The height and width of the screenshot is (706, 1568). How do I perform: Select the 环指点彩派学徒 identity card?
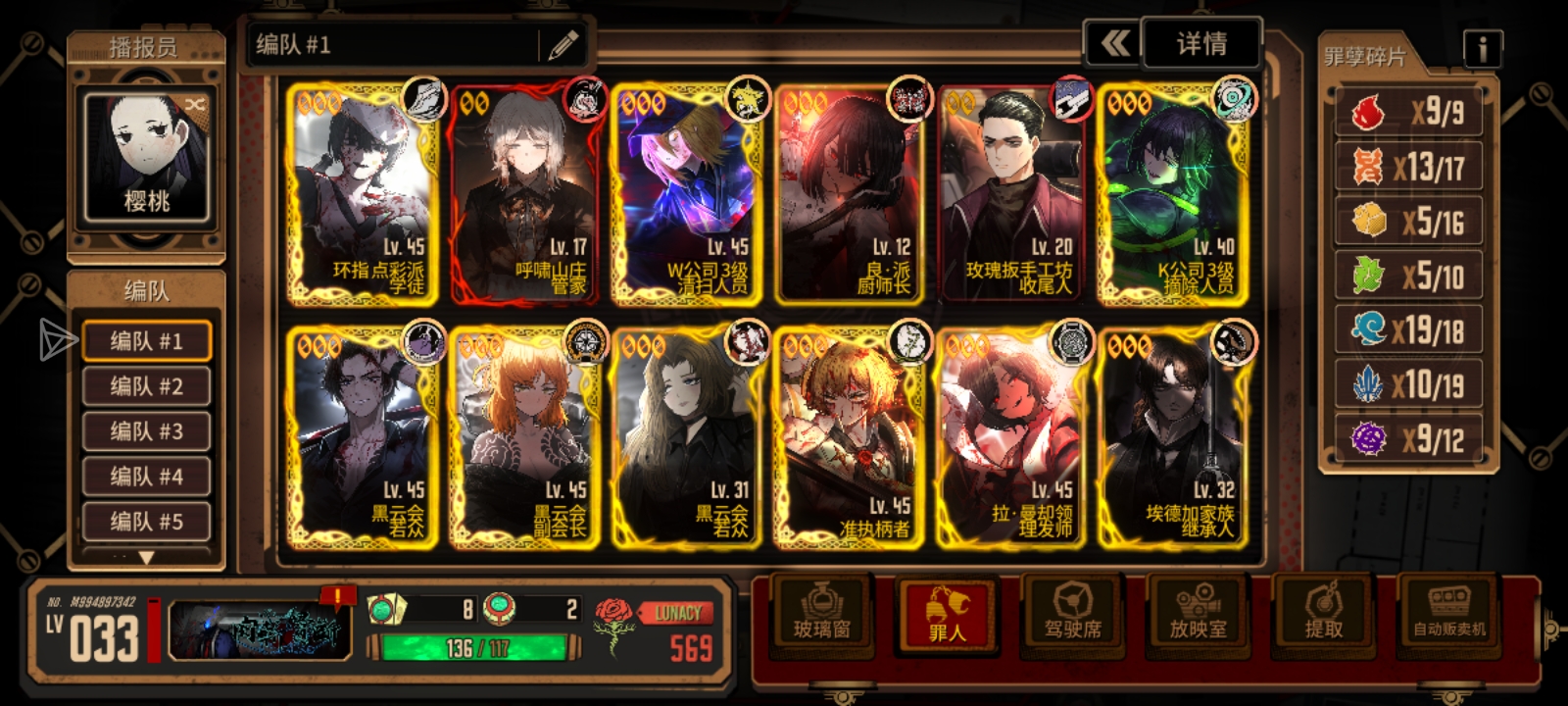[362, 196]
